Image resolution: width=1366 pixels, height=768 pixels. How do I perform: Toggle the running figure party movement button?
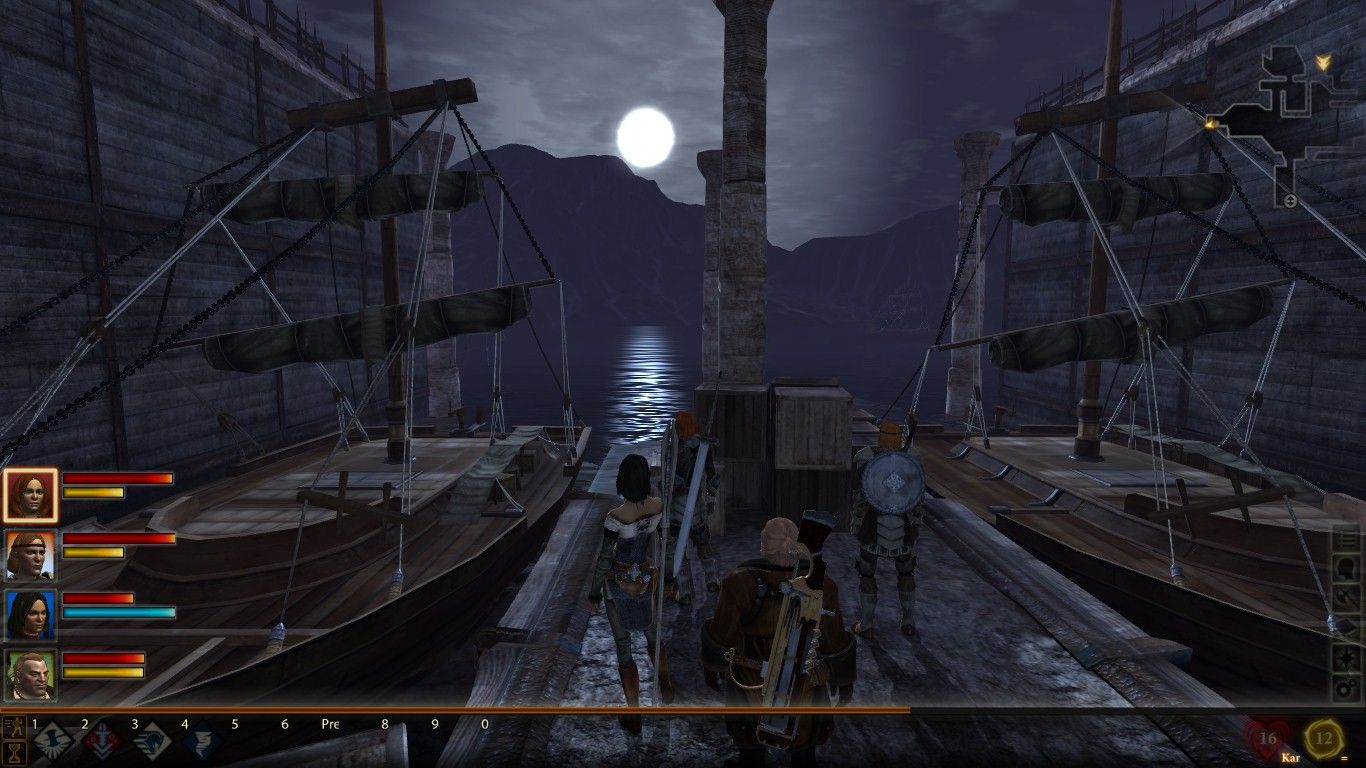[14, 726]
